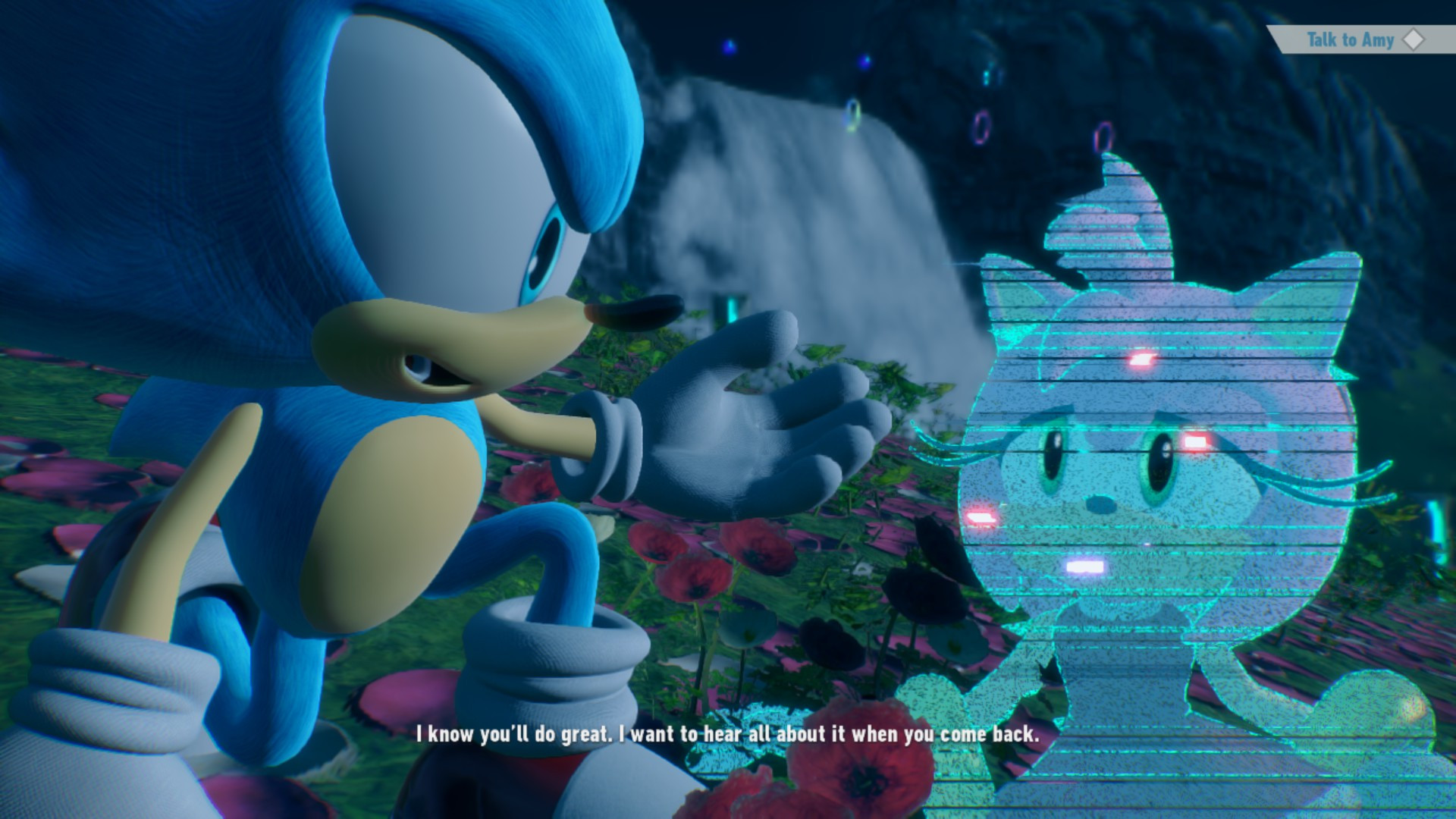This screenshot has height=819, width=1456.
Task: Click the phrase when you come back
Action: pyautogui.click(x=958, y=734)
